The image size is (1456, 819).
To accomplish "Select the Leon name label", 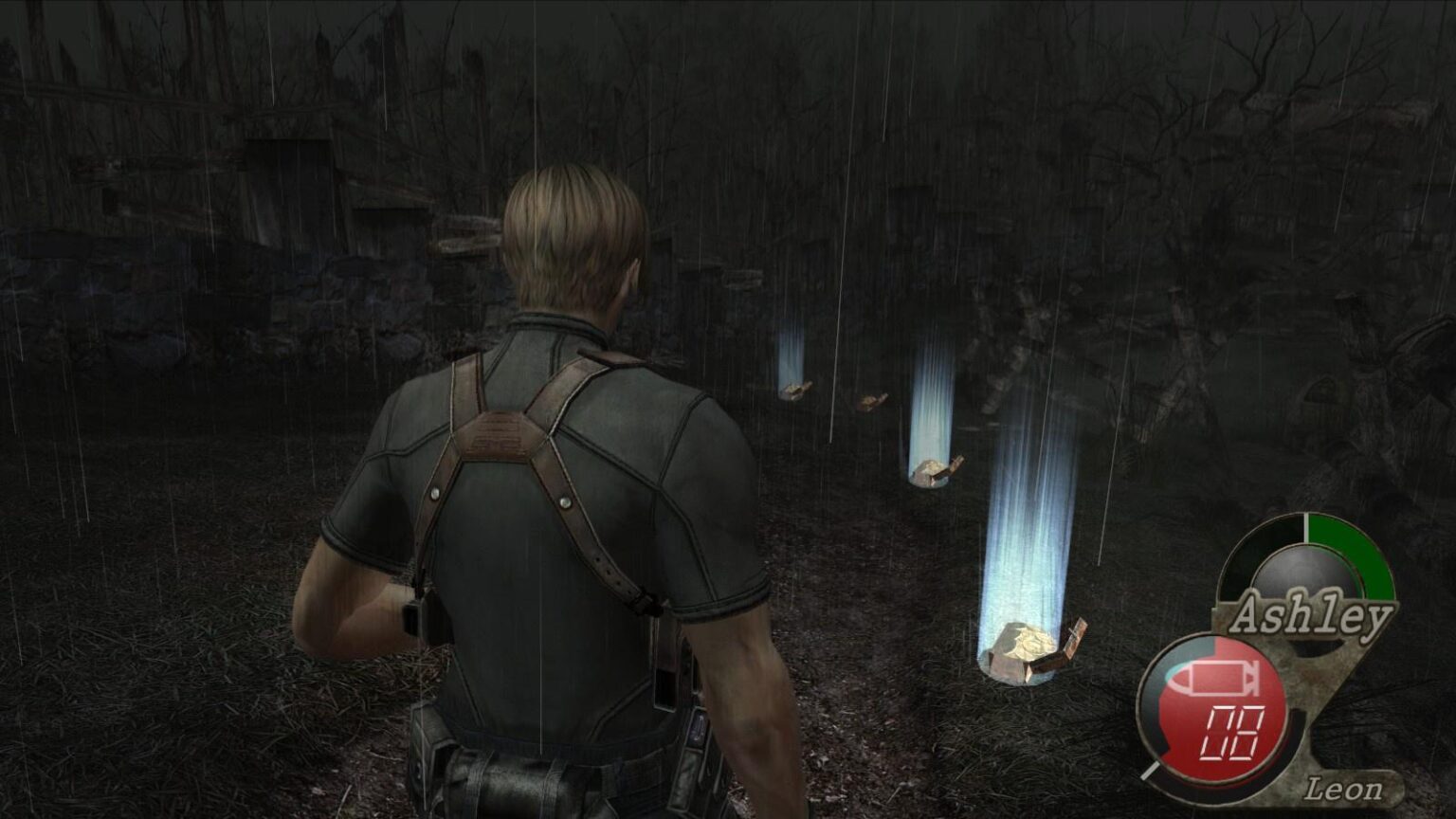I will [x=1344, y=788].
